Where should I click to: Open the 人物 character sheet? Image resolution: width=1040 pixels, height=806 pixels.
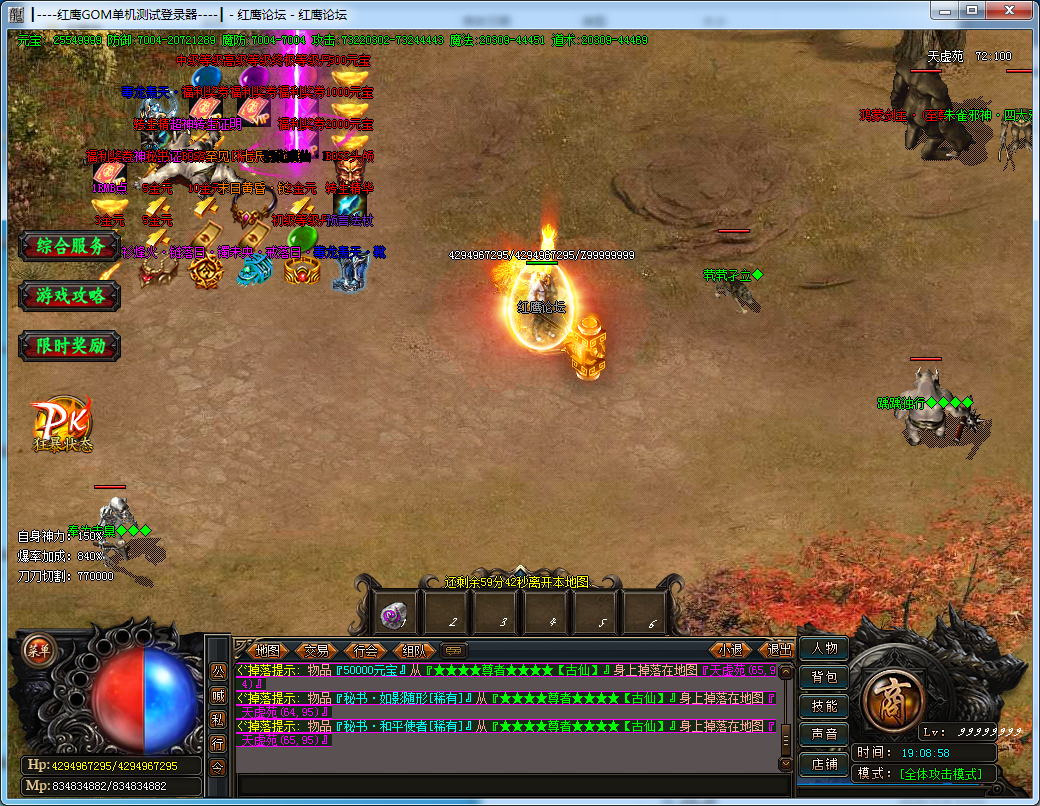tap(824, 648)
